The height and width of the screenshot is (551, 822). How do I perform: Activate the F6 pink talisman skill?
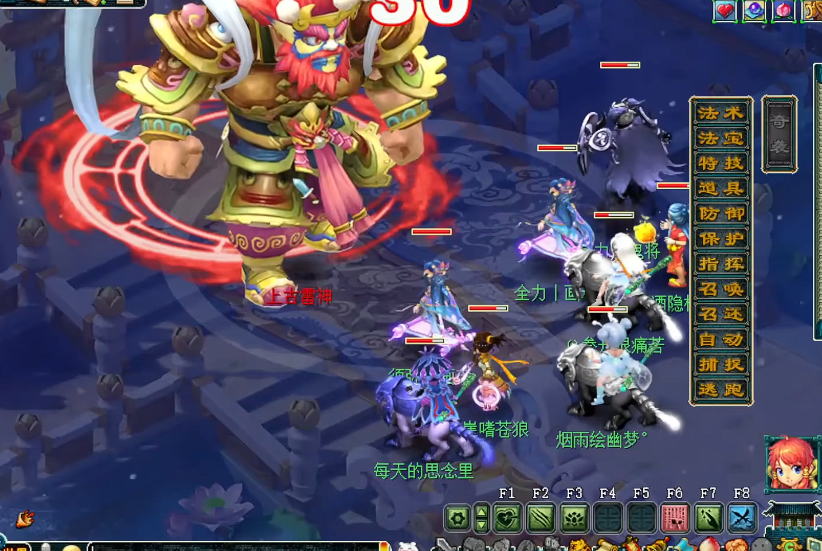[x=675, y=518]
